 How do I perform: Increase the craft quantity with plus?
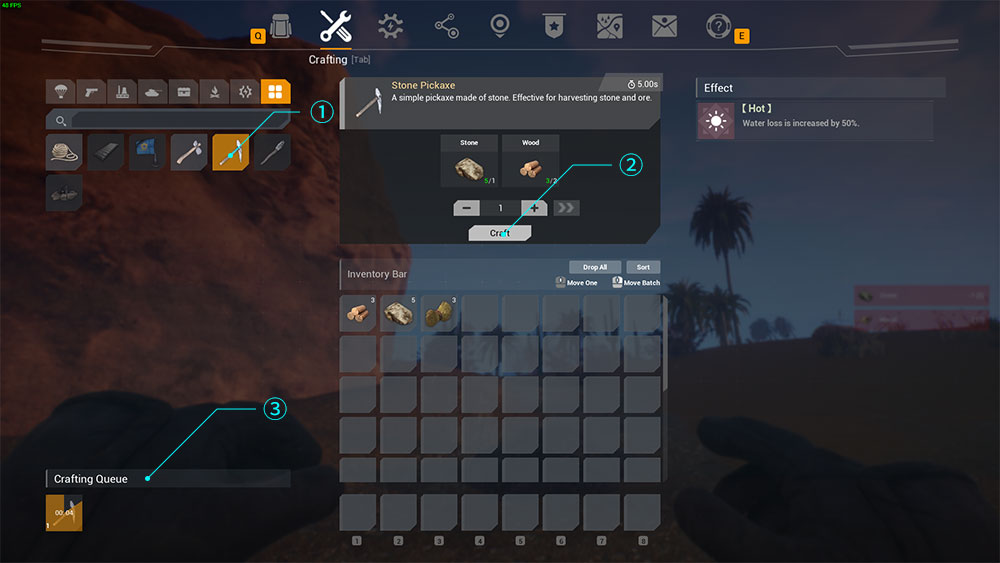[534, 208]
